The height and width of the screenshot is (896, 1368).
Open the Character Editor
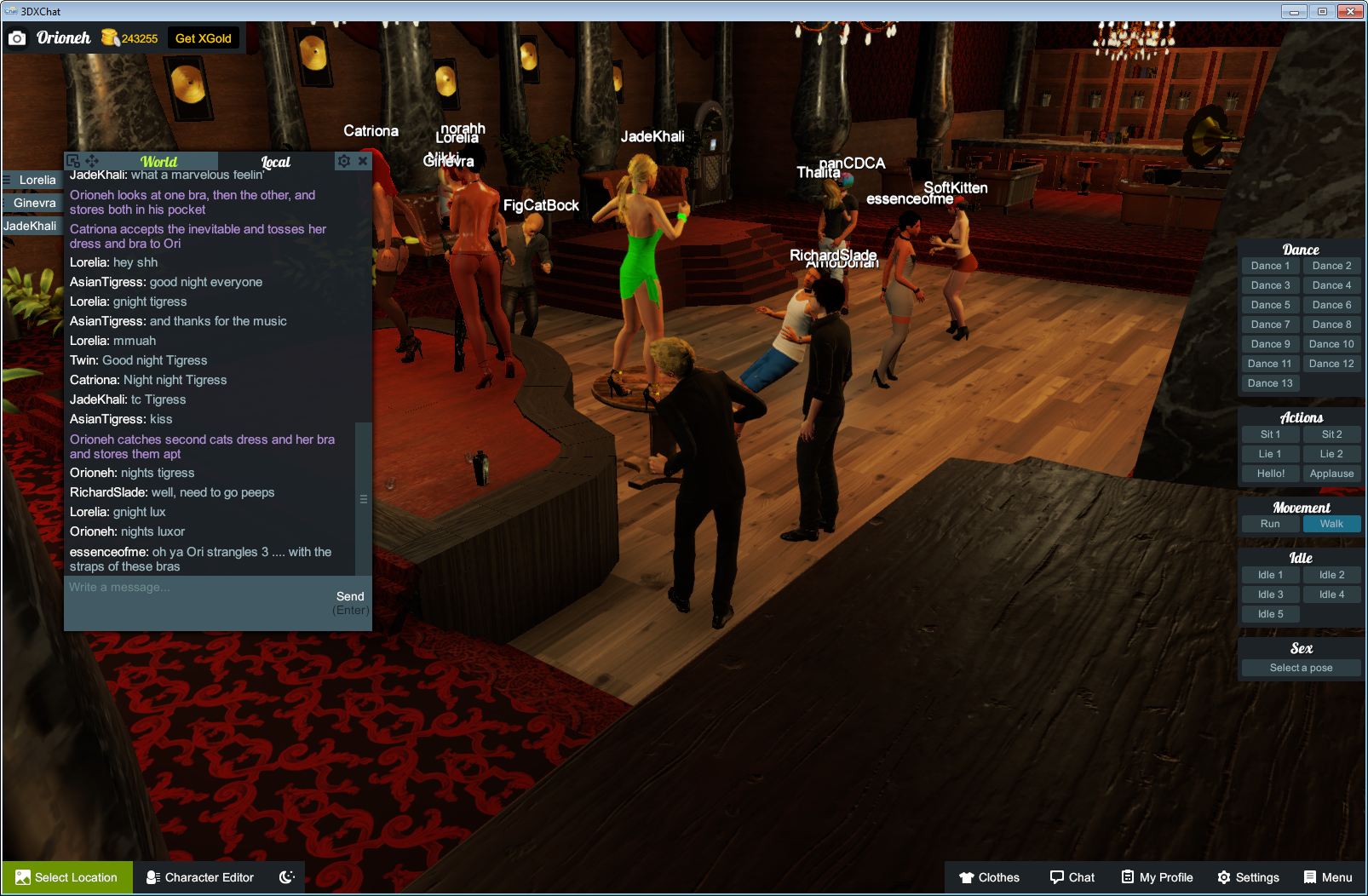(x=199, y=877)
